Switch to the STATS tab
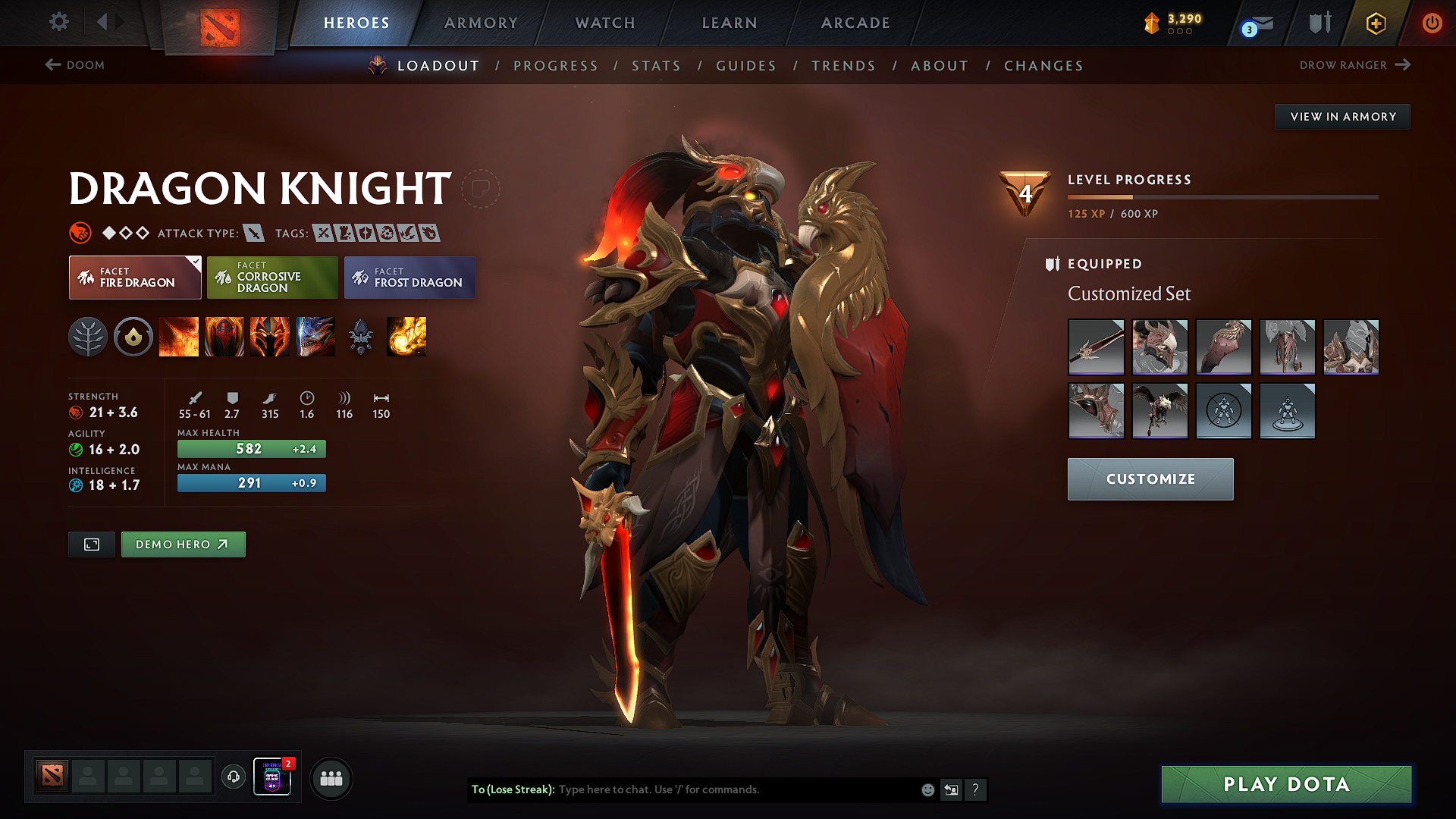This screenshot has height=819, width=1456. pyautogui.click(x=657, y=66)
